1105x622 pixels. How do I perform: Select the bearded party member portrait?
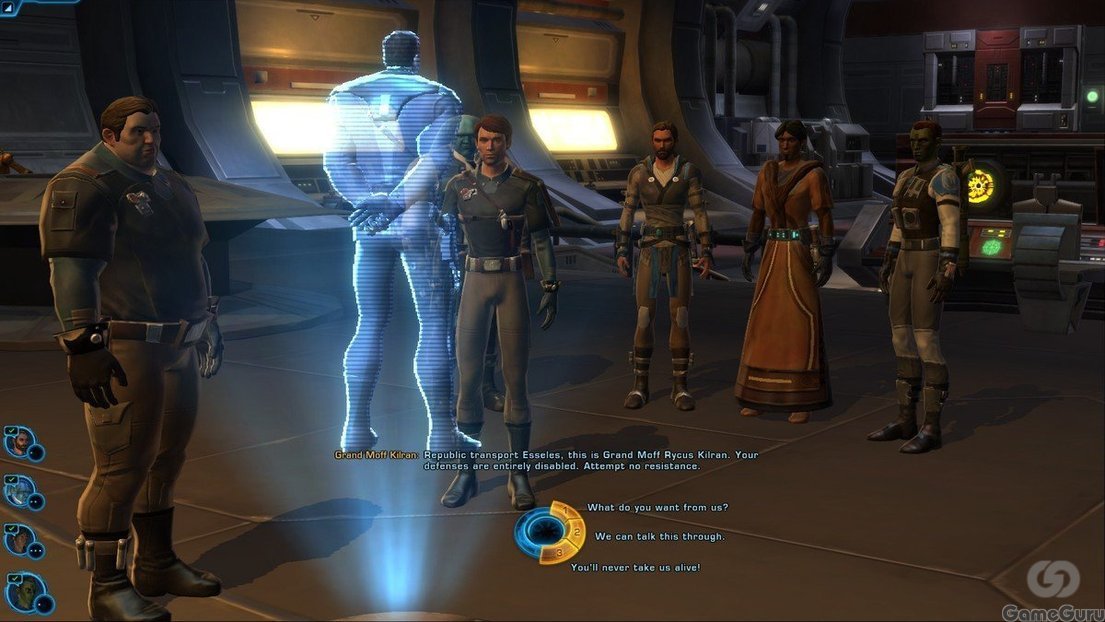18,441
